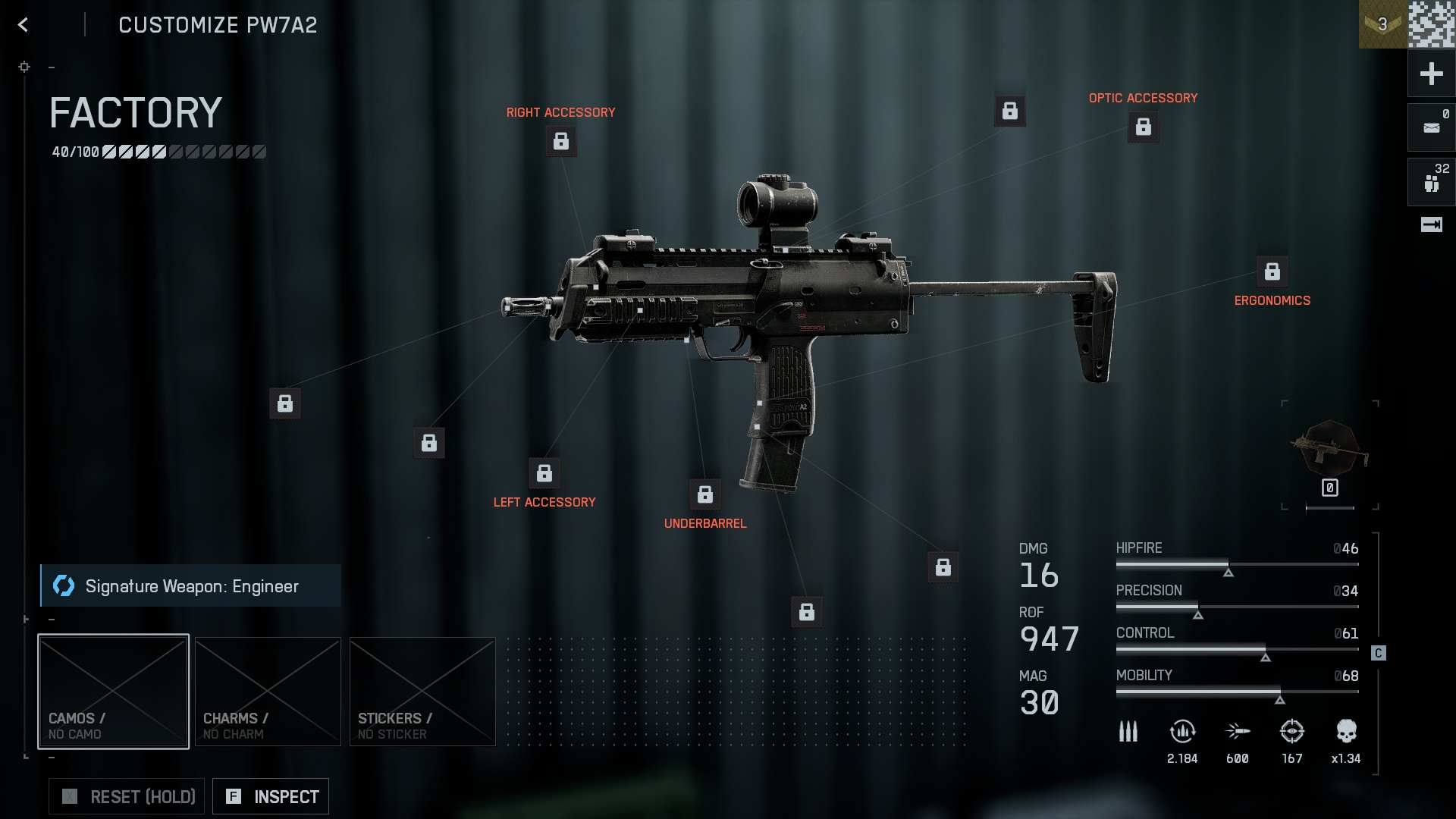This screenshot has width=1456, height=819.
Task: Toggle the Signature Weapon: Engineer option
Action: pos(190,585)
